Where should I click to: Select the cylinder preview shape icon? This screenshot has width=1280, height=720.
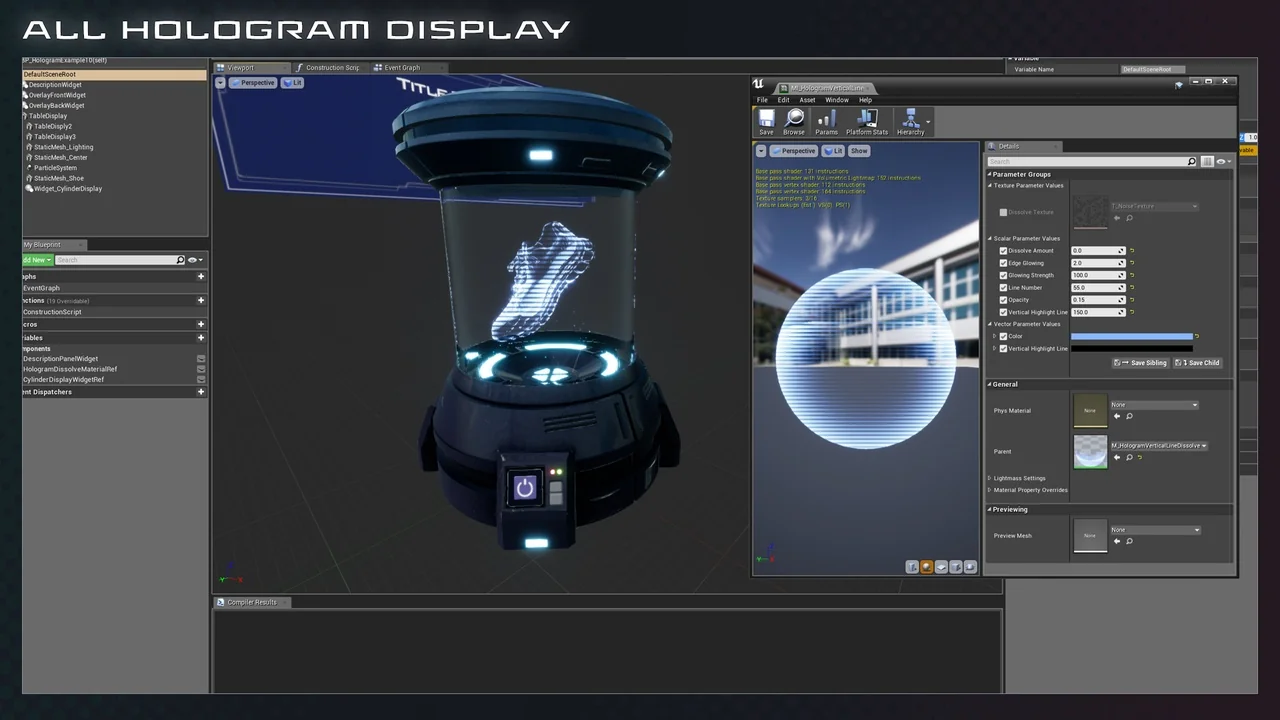pyautogui.click(x=912, y=566)
